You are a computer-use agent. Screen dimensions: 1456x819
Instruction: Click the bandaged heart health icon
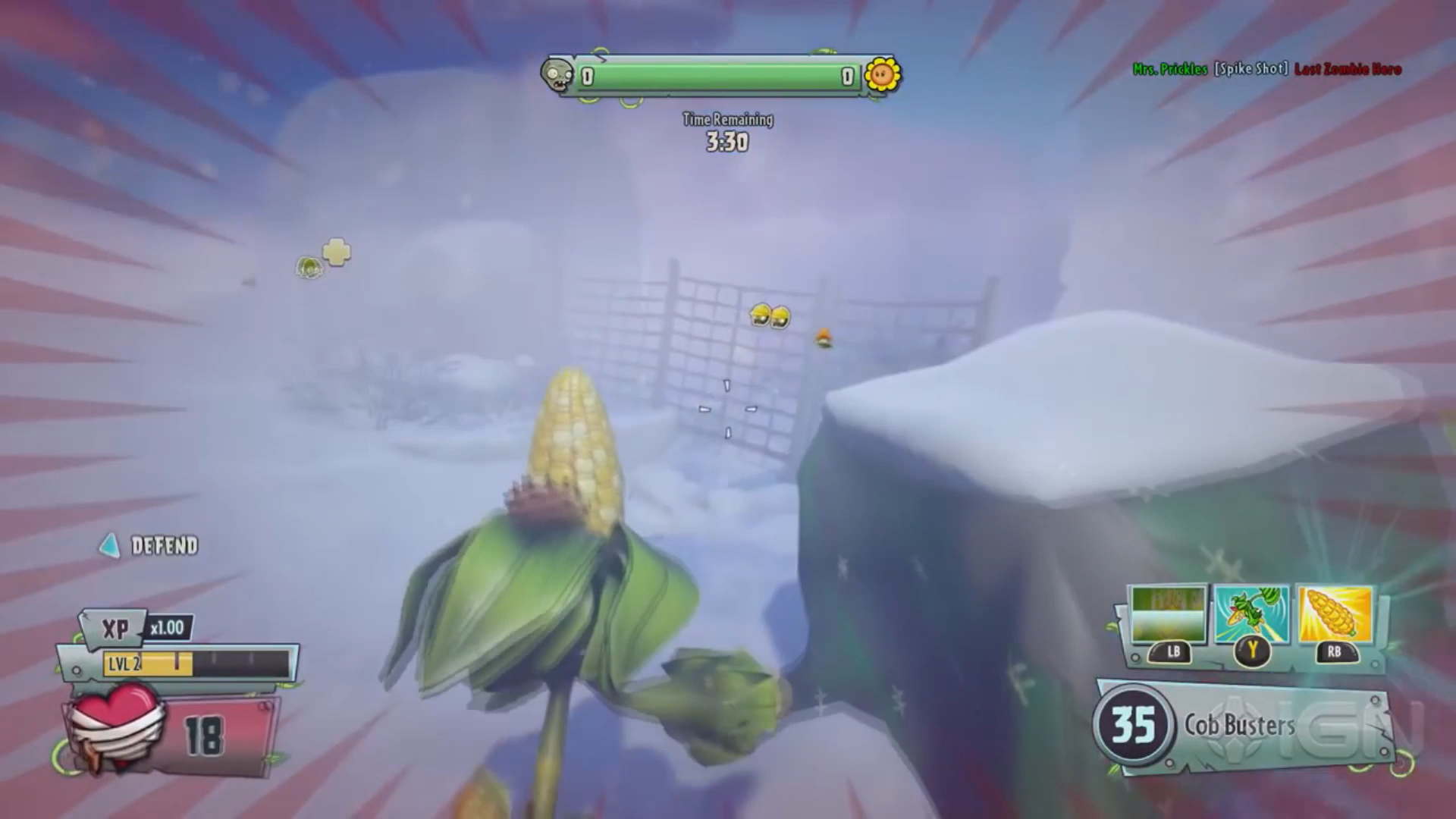[x=115, y=726]
